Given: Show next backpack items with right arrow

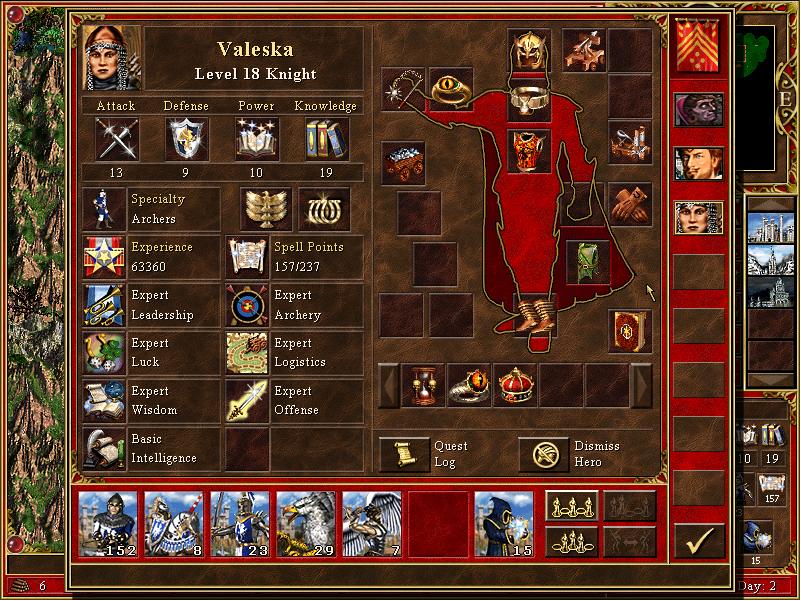Looking at the screenshot, I should coord(641,385).
